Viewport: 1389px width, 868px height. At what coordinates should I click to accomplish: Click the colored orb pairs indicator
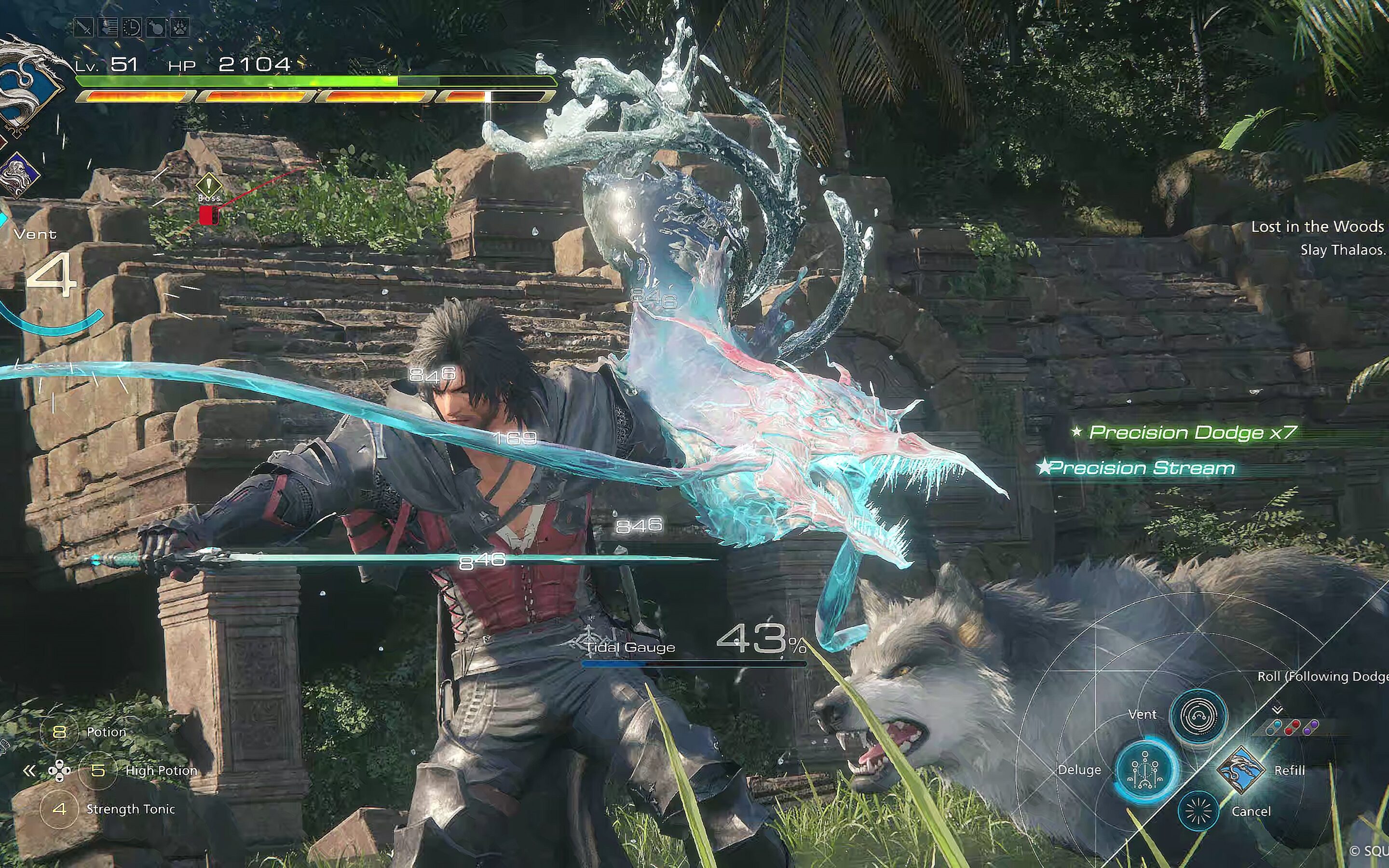tap(1292, 728)
